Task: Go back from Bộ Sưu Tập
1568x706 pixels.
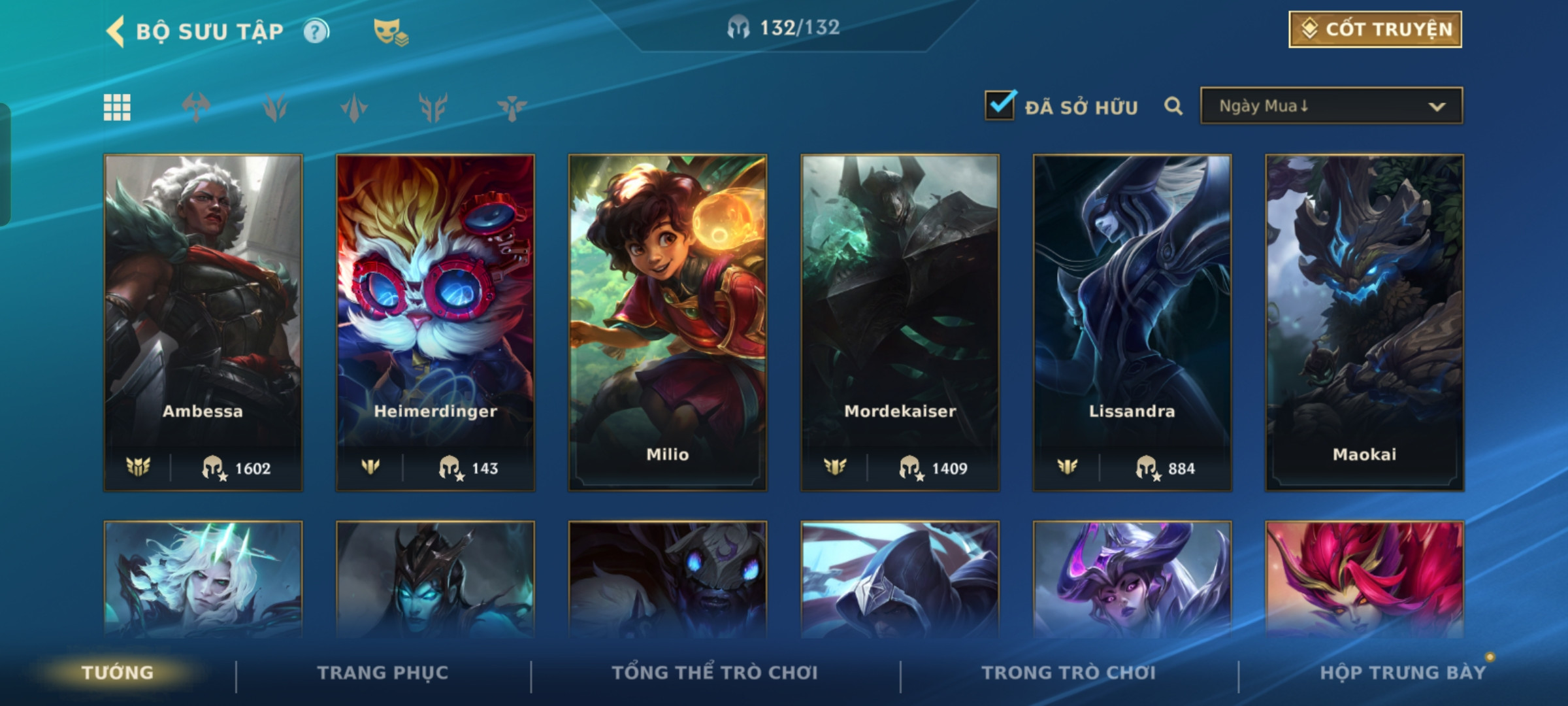Action: 116,31
